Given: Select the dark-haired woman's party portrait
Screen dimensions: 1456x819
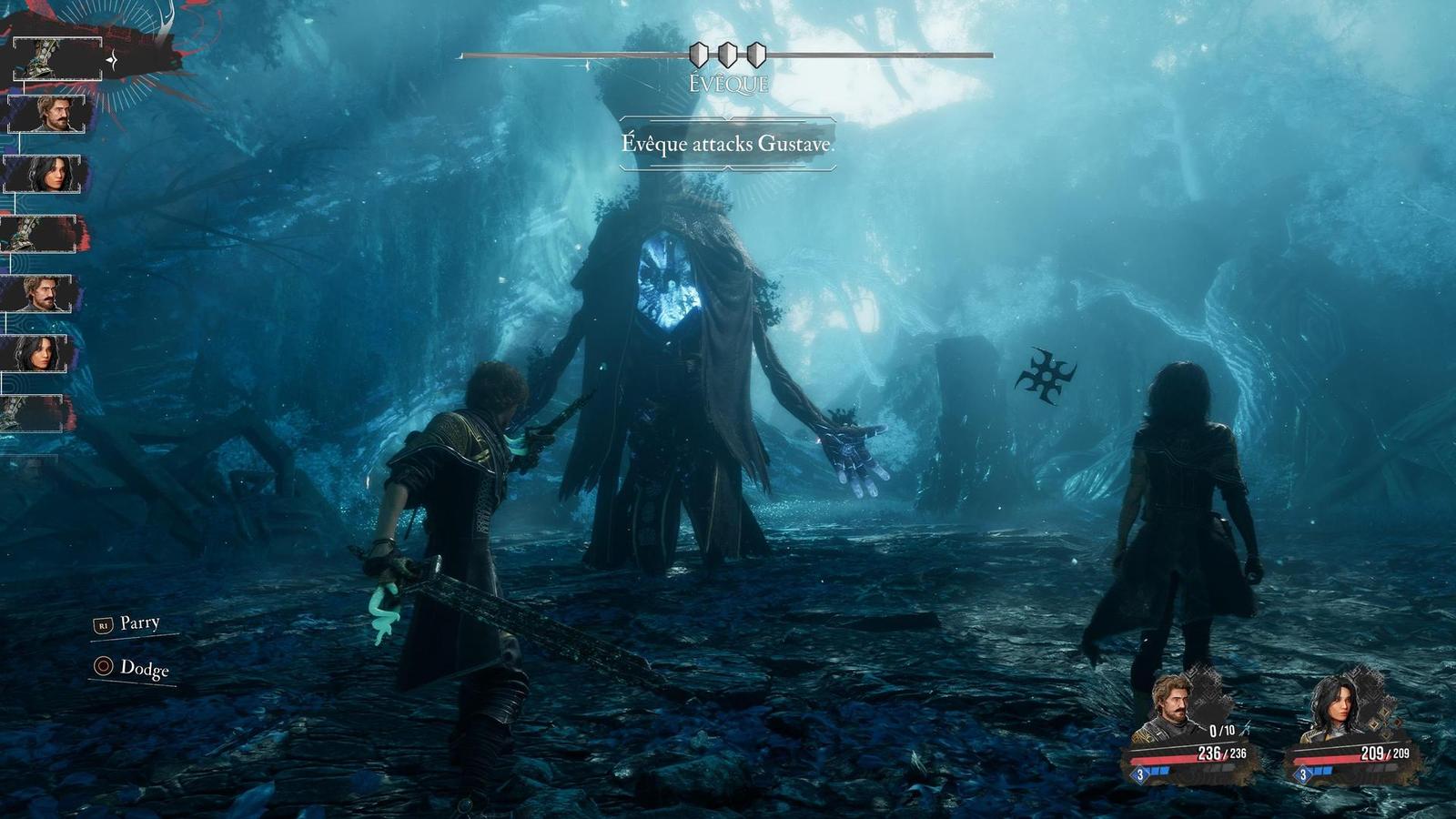Looking at the screenshot, I should tap(1333, 708).
